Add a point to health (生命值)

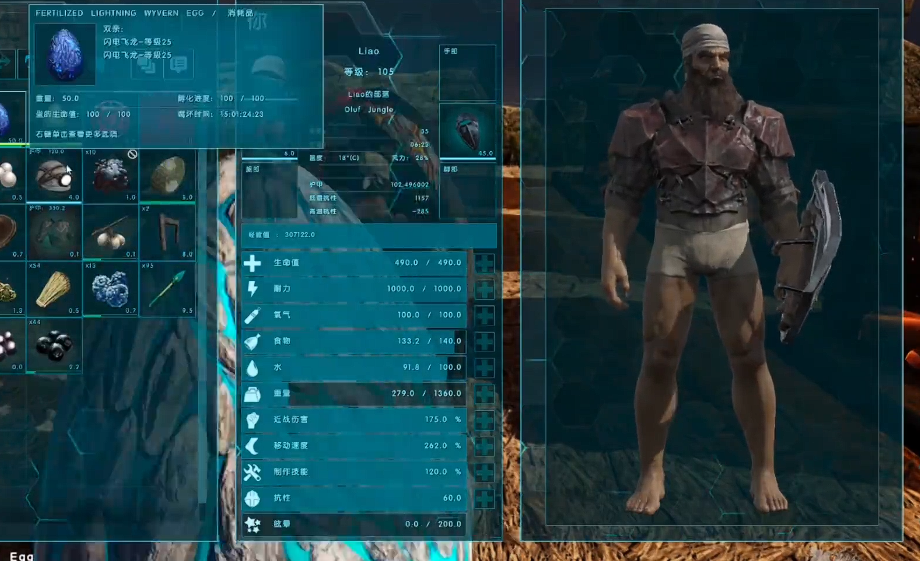tap(485, 263)
